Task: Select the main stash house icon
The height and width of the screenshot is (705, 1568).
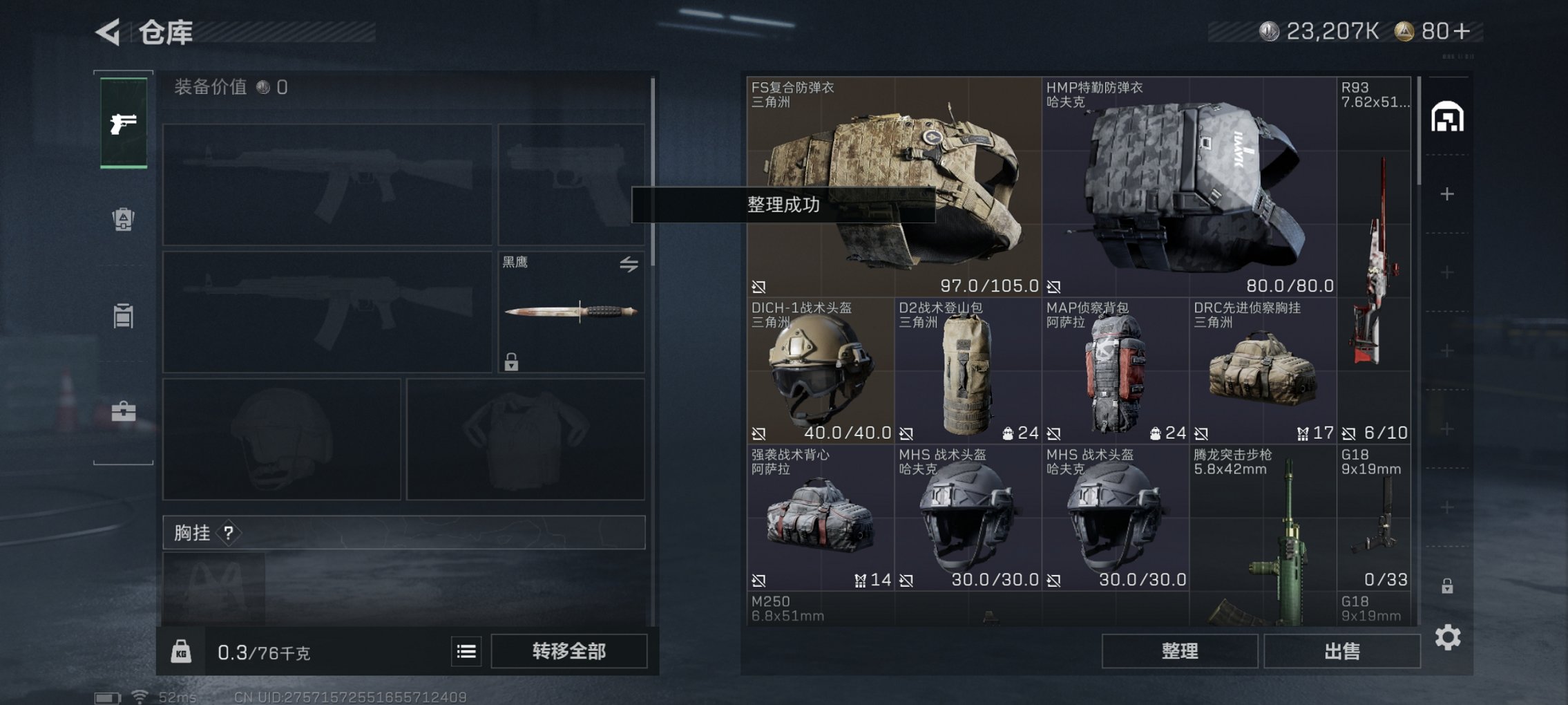Action: [1447, 117]
